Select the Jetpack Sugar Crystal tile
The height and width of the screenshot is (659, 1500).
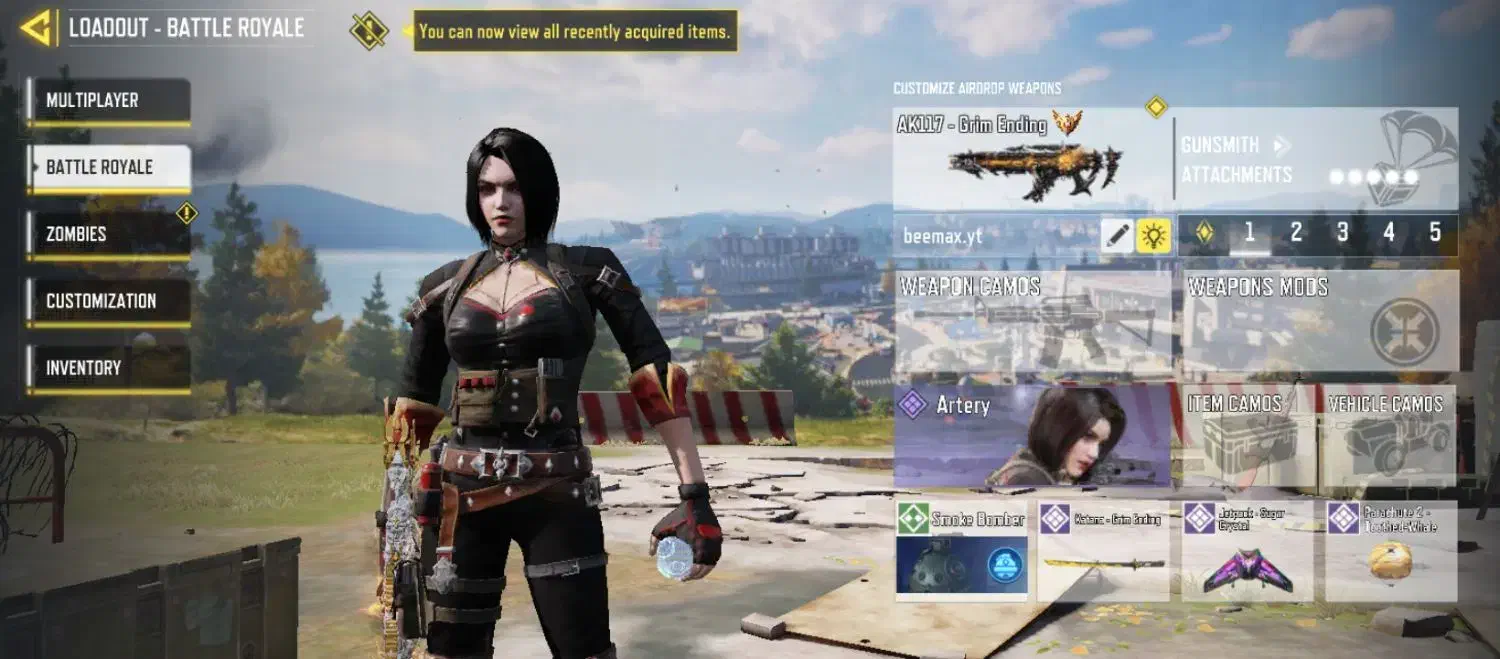click(1246, 551)
